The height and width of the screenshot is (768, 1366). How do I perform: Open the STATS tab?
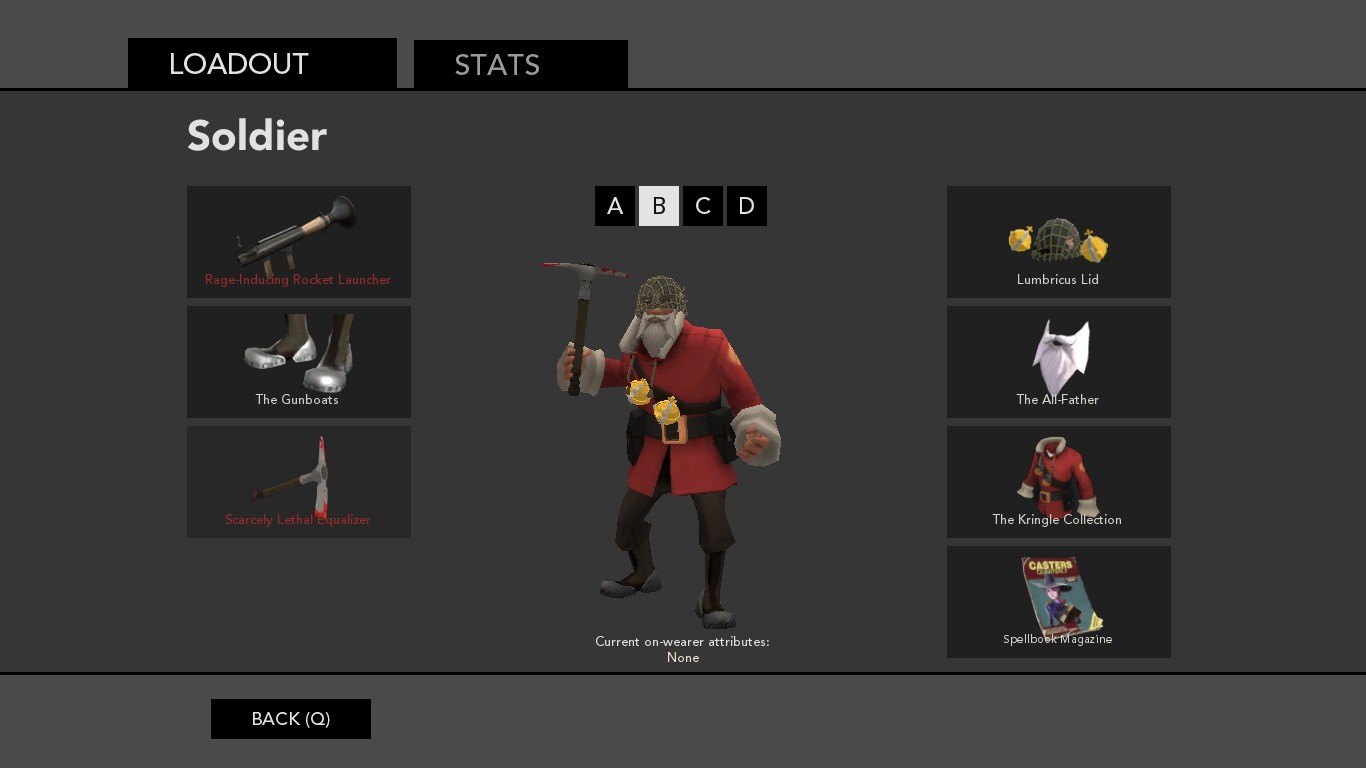[520, 65]
